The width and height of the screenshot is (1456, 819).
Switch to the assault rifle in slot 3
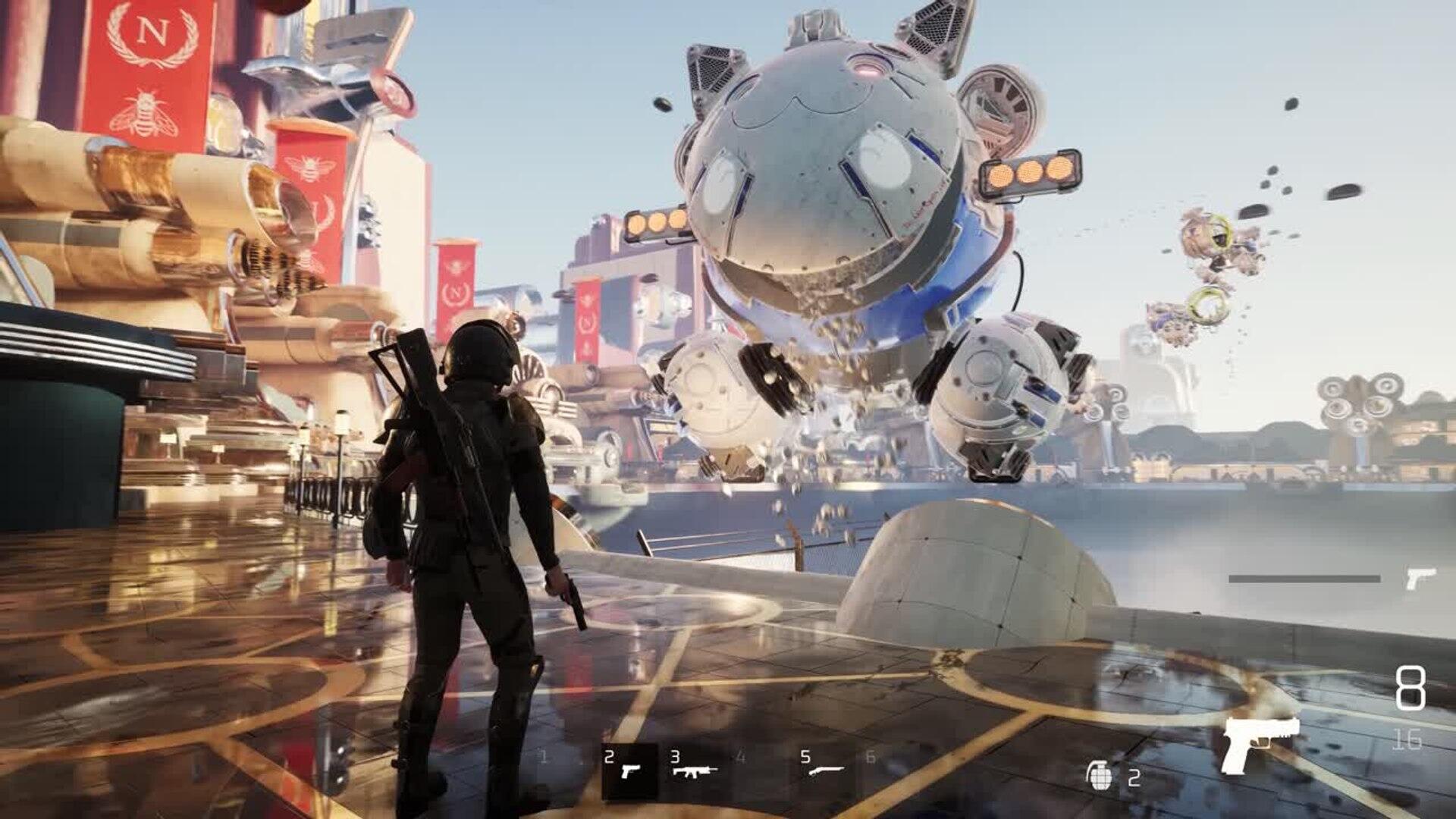click(x=695, y=770)
